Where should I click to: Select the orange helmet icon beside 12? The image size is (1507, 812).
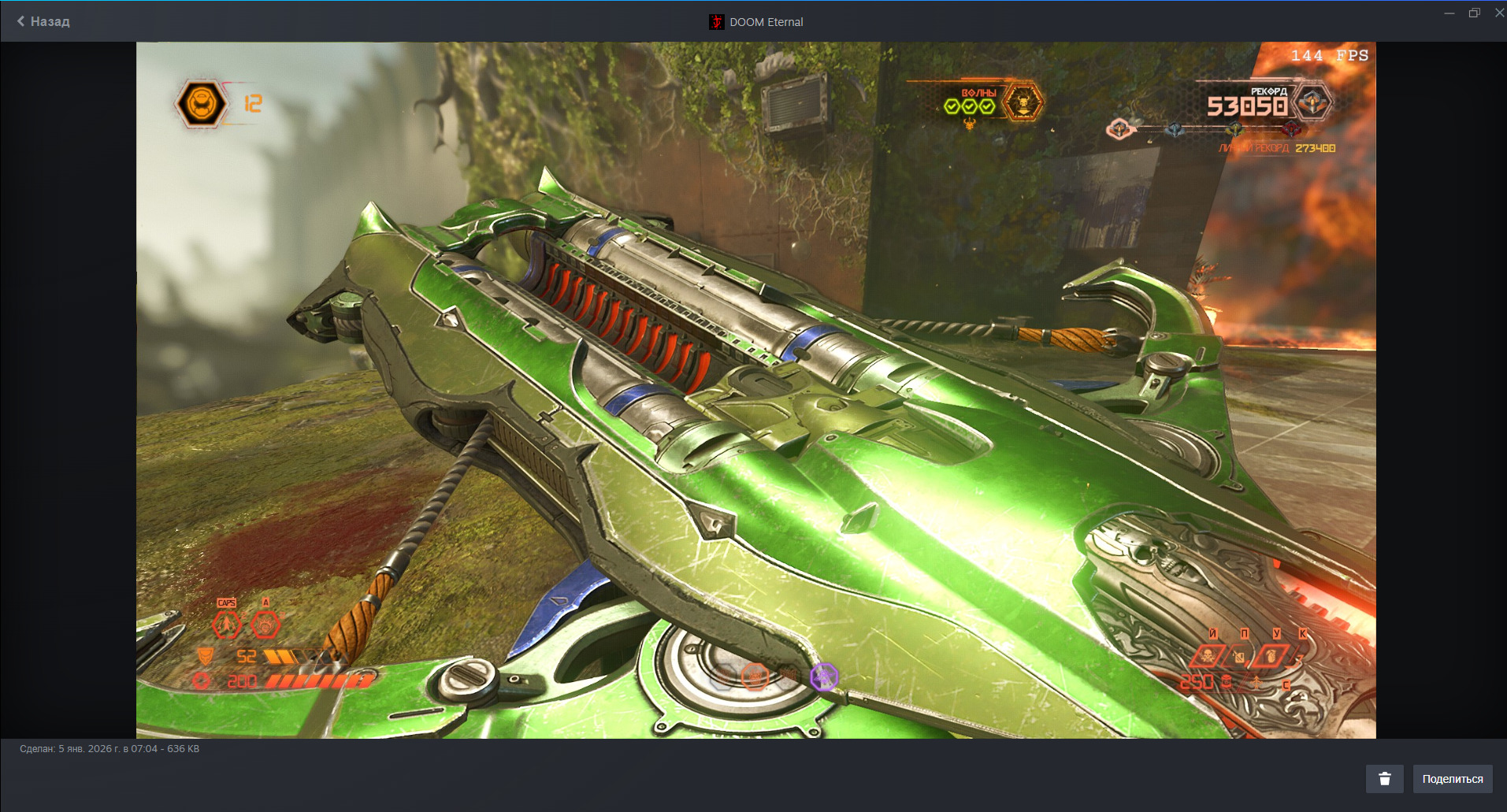201,104
